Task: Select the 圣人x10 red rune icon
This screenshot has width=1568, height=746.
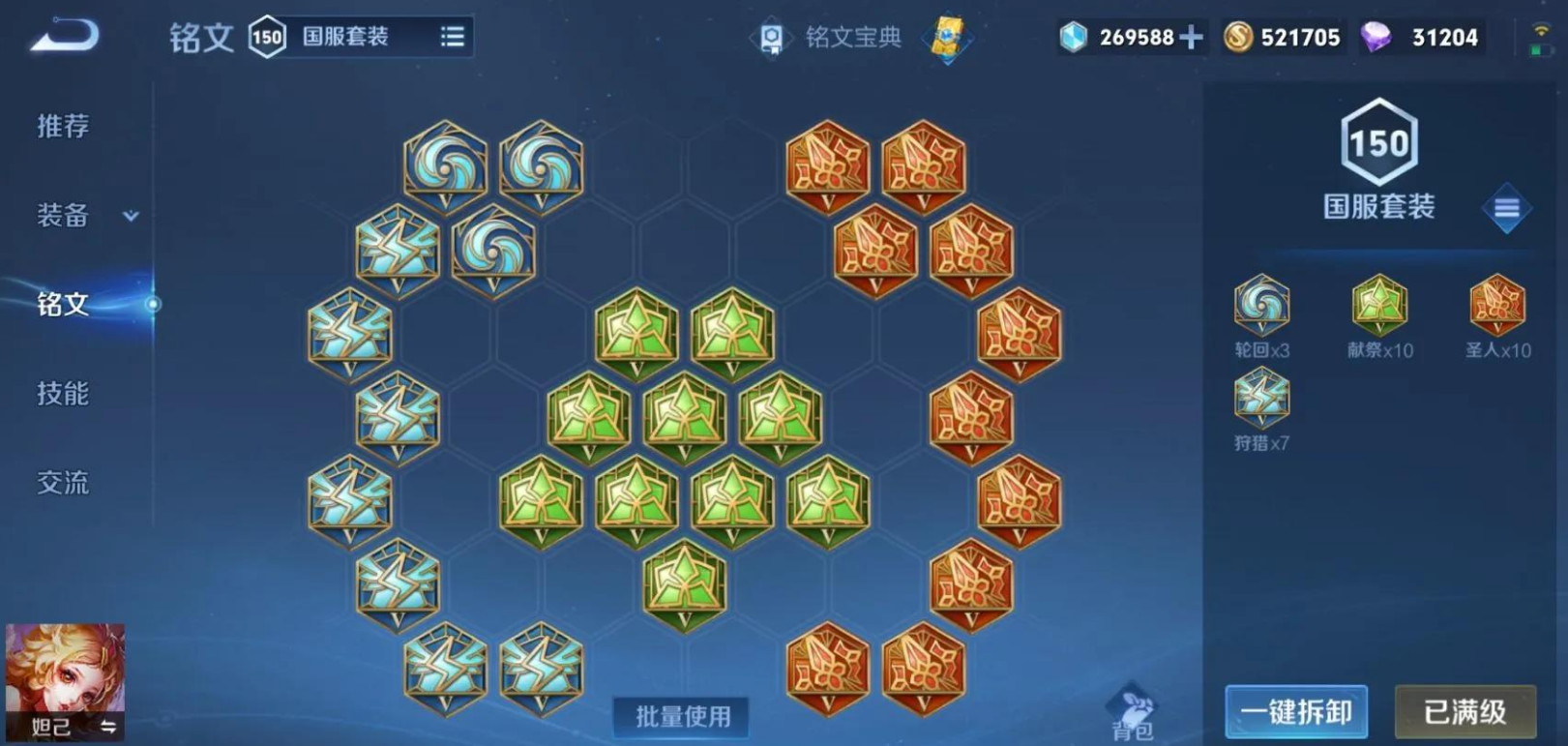Action: coord(1496,305)
